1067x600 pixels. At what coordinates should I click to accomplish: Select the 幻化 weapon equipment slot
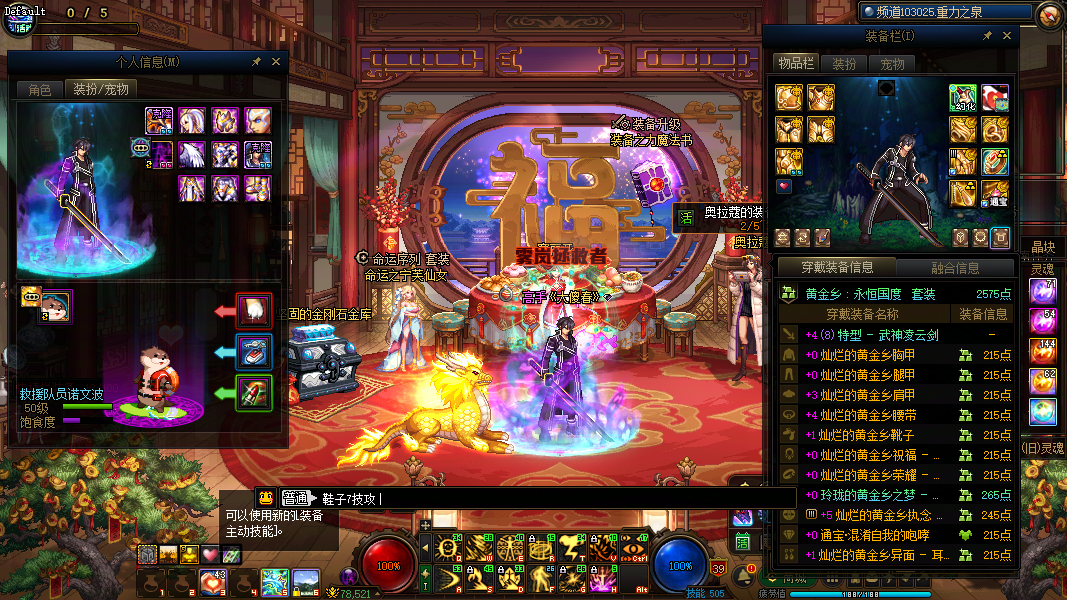click(x=963, y=98)
